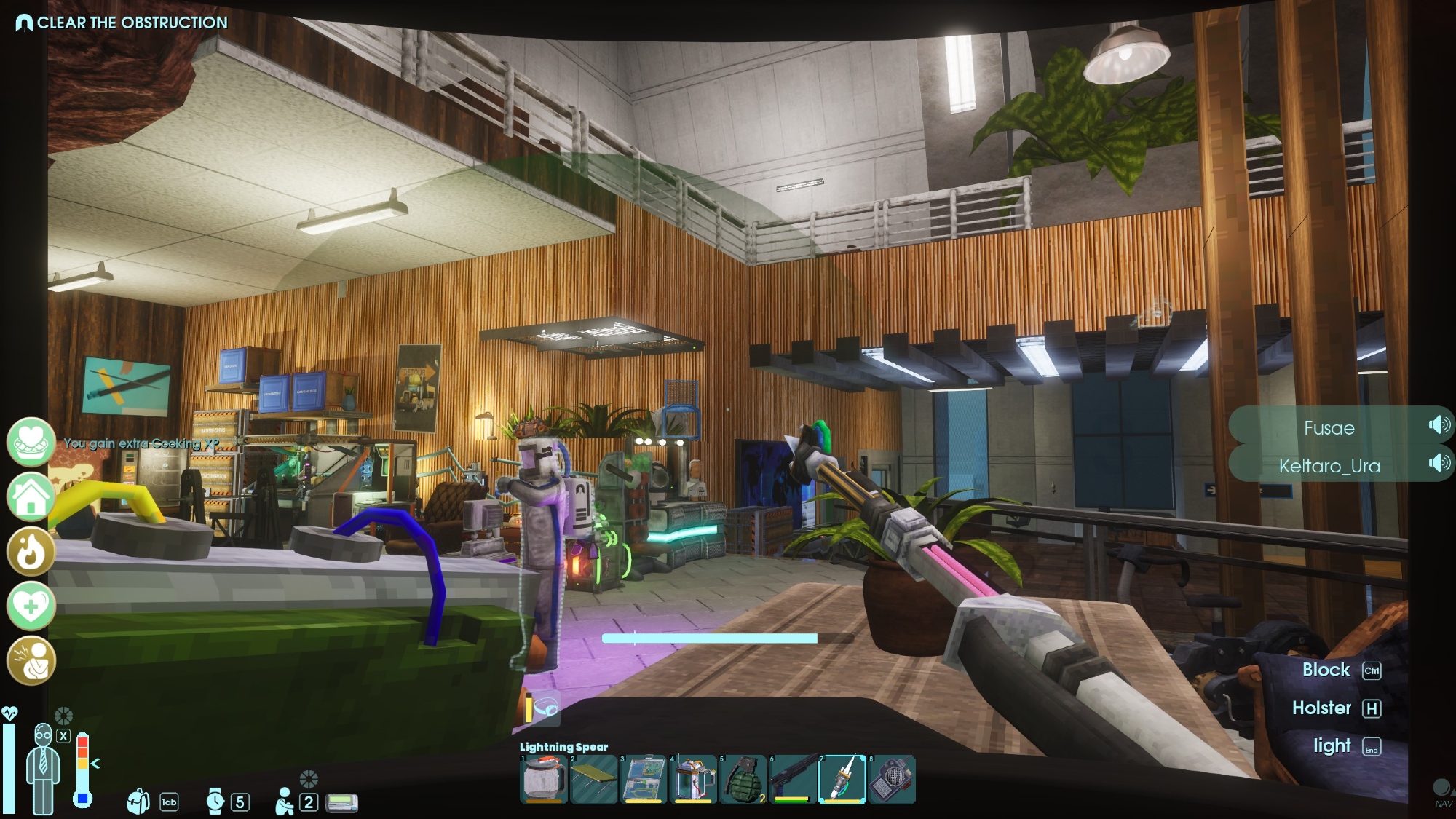
Task: Click the shivering person status icon
Action: tap(31, 660)
